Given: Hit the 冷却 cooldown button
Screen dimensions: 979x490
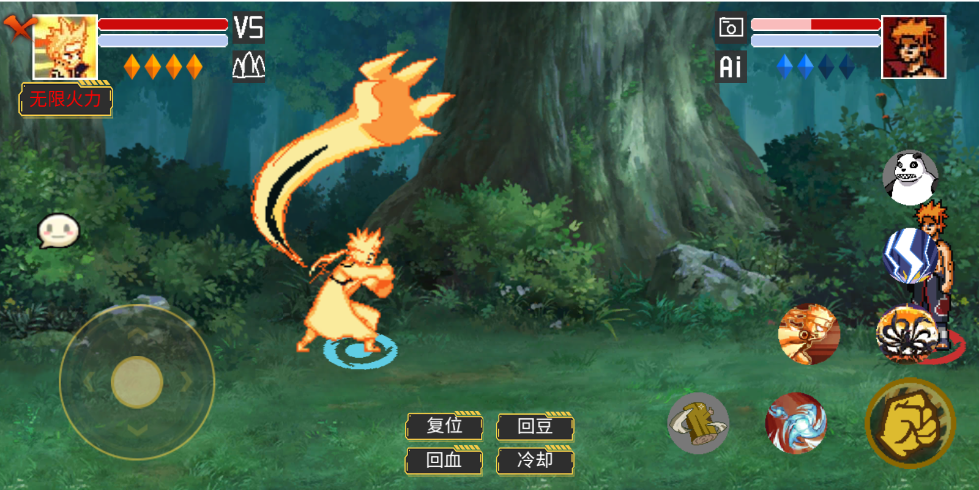Looking at the screenshot, I should (535, 461).
